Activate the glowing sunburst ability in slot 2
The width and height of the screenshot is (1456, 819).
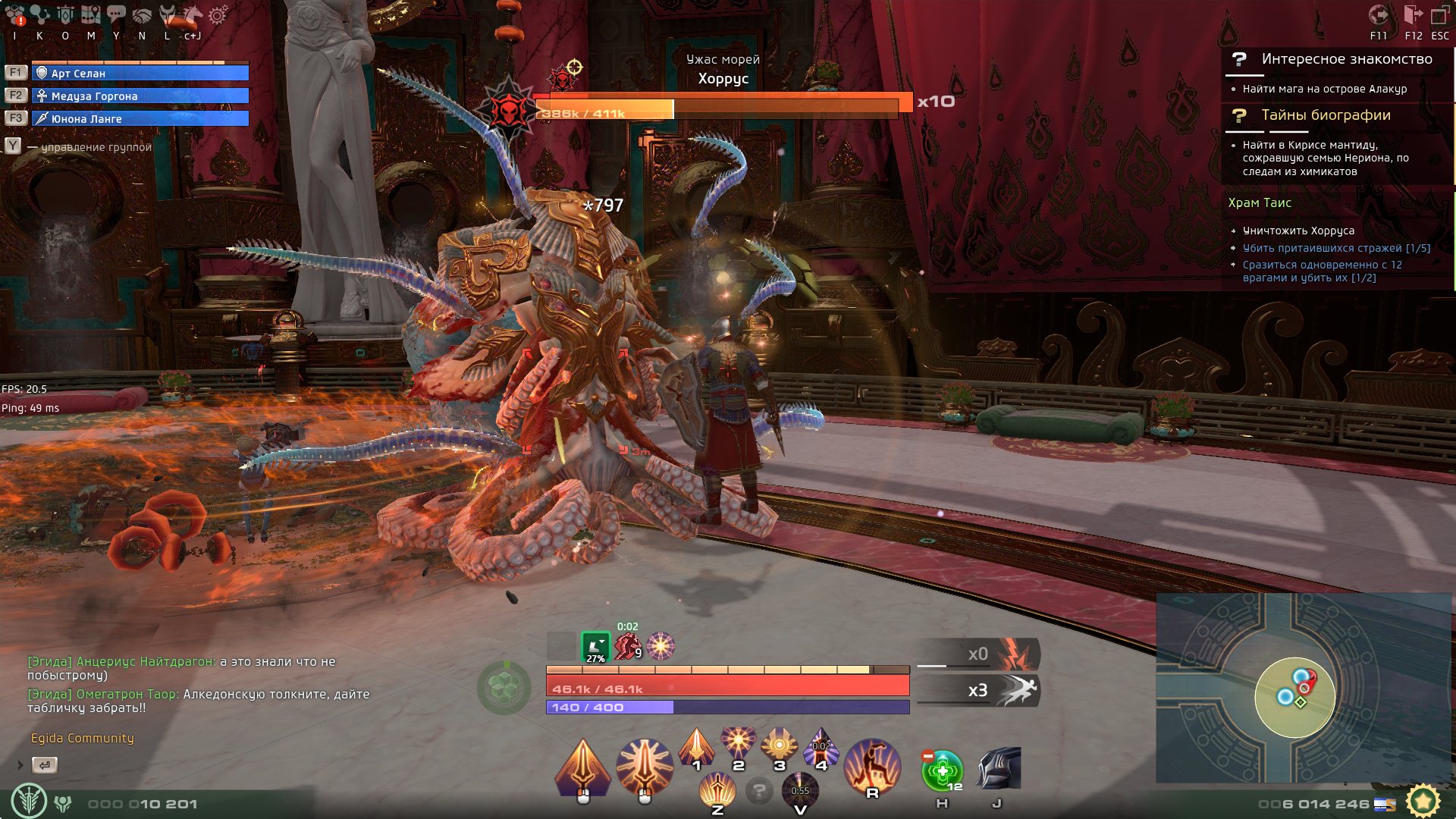(738, 742)
